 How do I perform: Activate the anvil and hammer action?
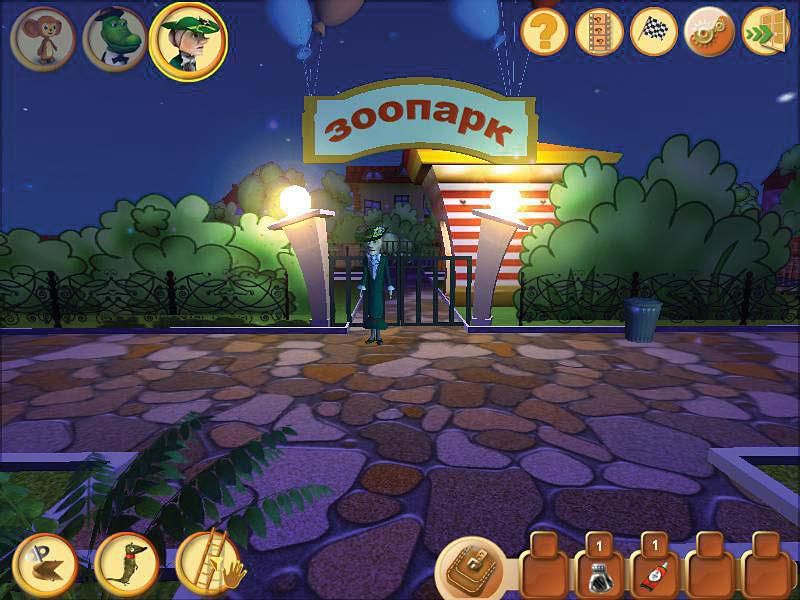click(44, 564)
